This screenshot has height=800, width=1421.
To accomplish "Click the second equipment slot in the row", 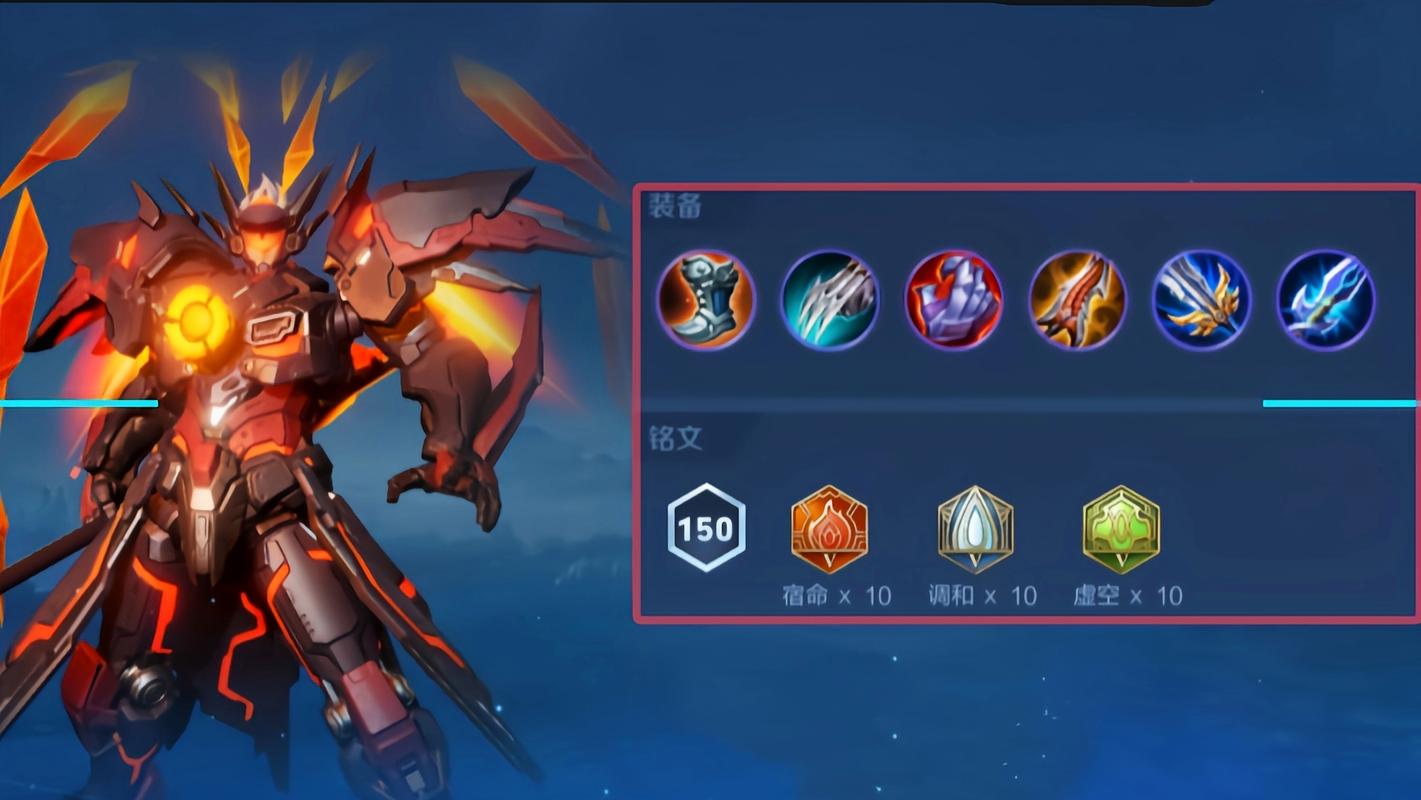I will [830, 300].
